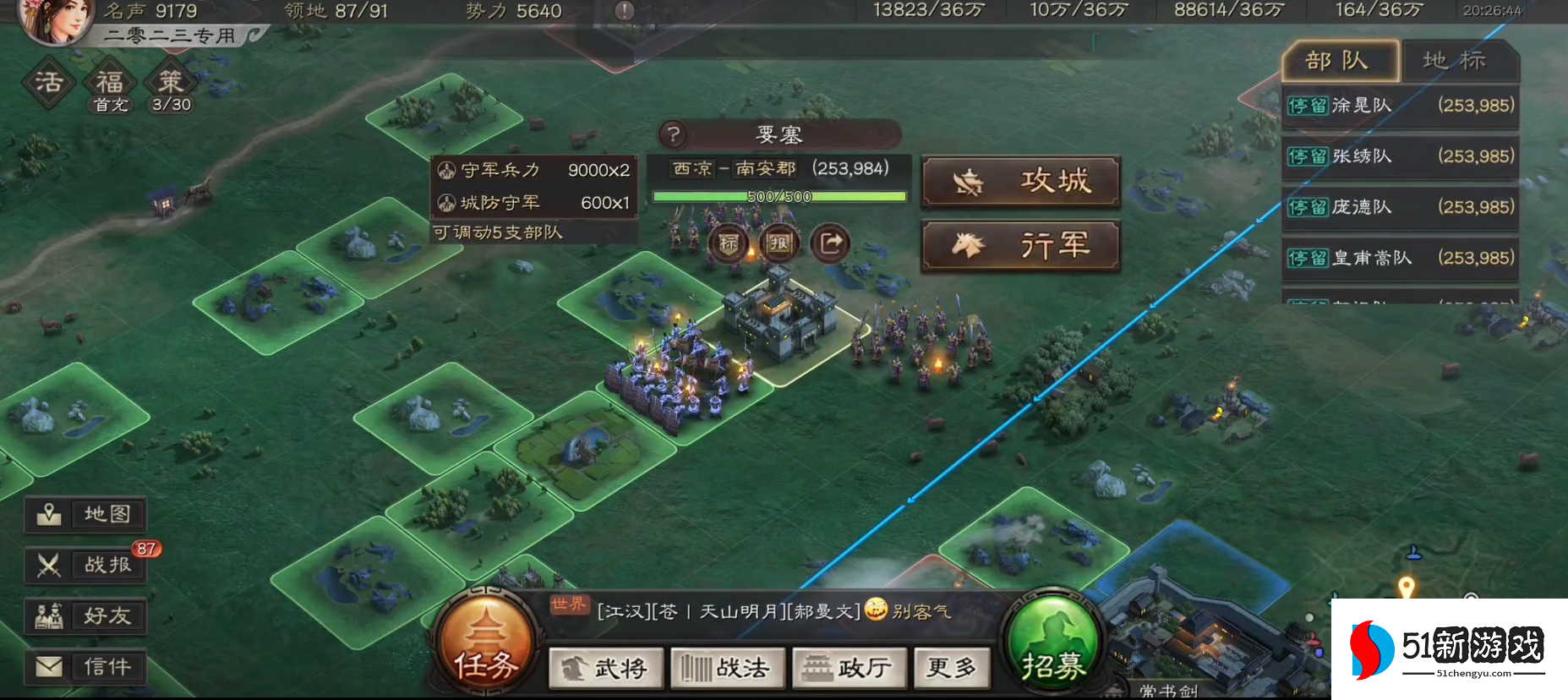The image size is (1568, 700).
Task: Open the 信件 mail envelope icon
Action: pyautogui.click(x=85, y=667)
